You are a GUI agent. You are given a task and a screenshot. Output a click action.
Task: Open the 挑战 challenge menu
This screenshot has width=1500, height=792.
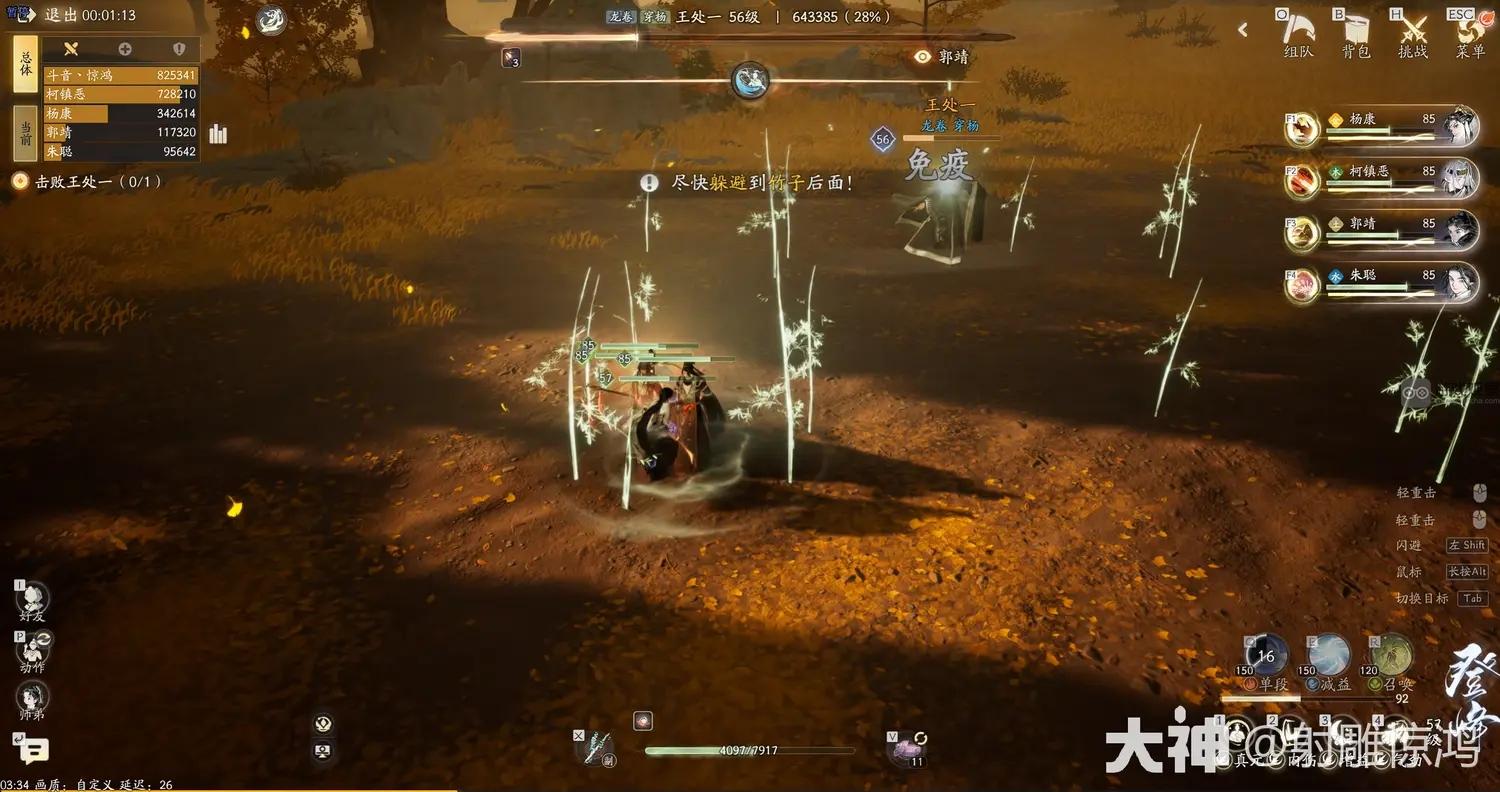pos(1412,34)
